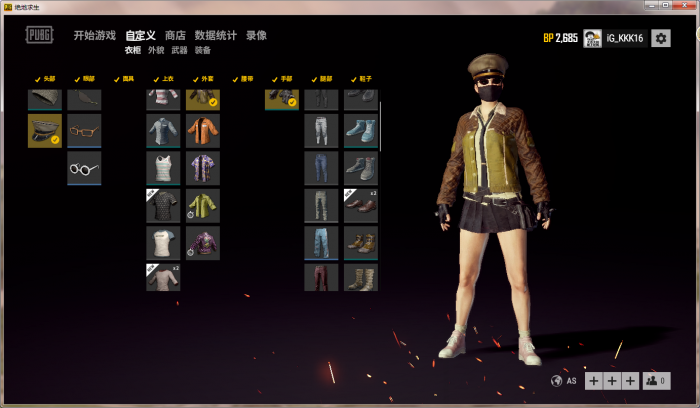Choose the orange jacket in the outerwear column
The width and height of the screenshot is (700, 408).
(203, 130)
